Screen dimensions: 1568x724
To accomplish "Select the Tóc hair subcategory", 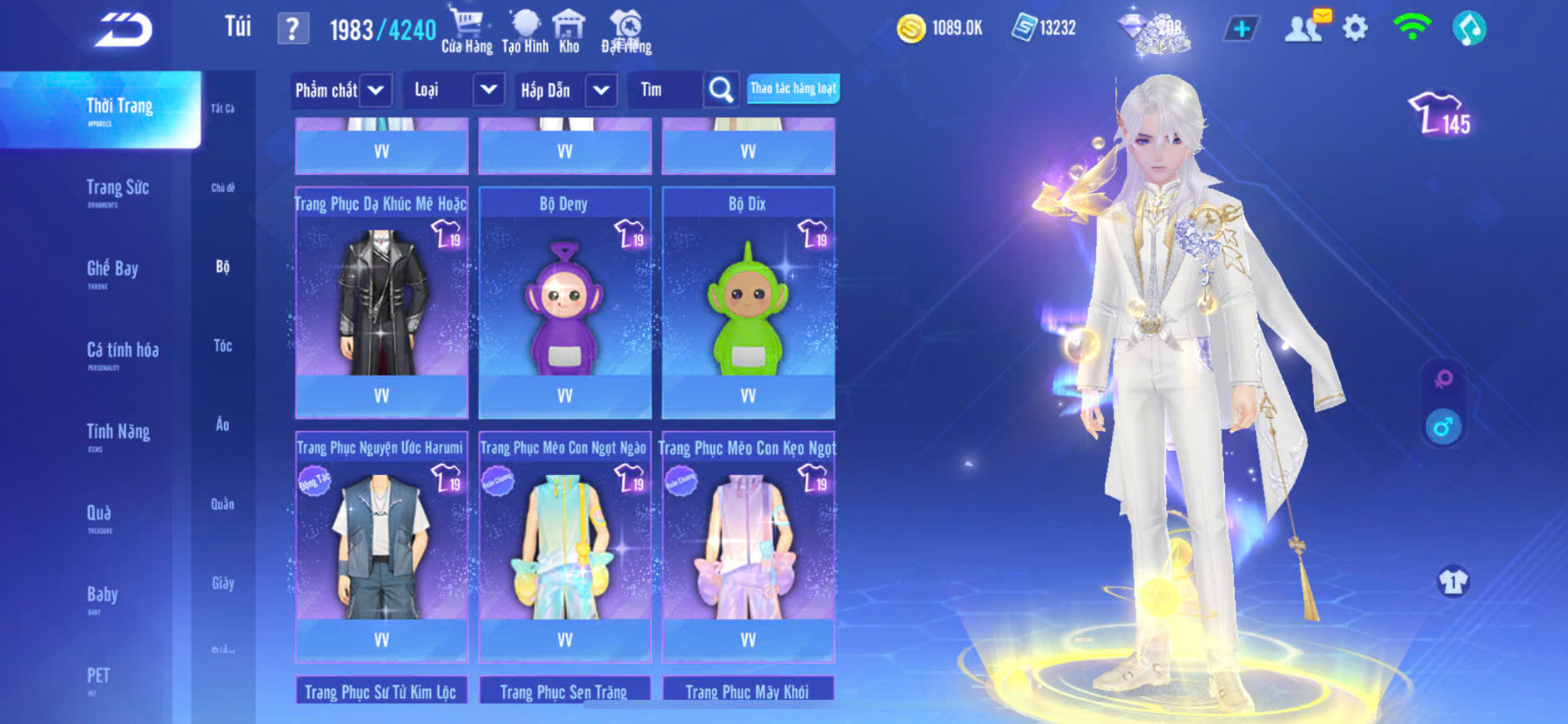I will coord(222,345).
